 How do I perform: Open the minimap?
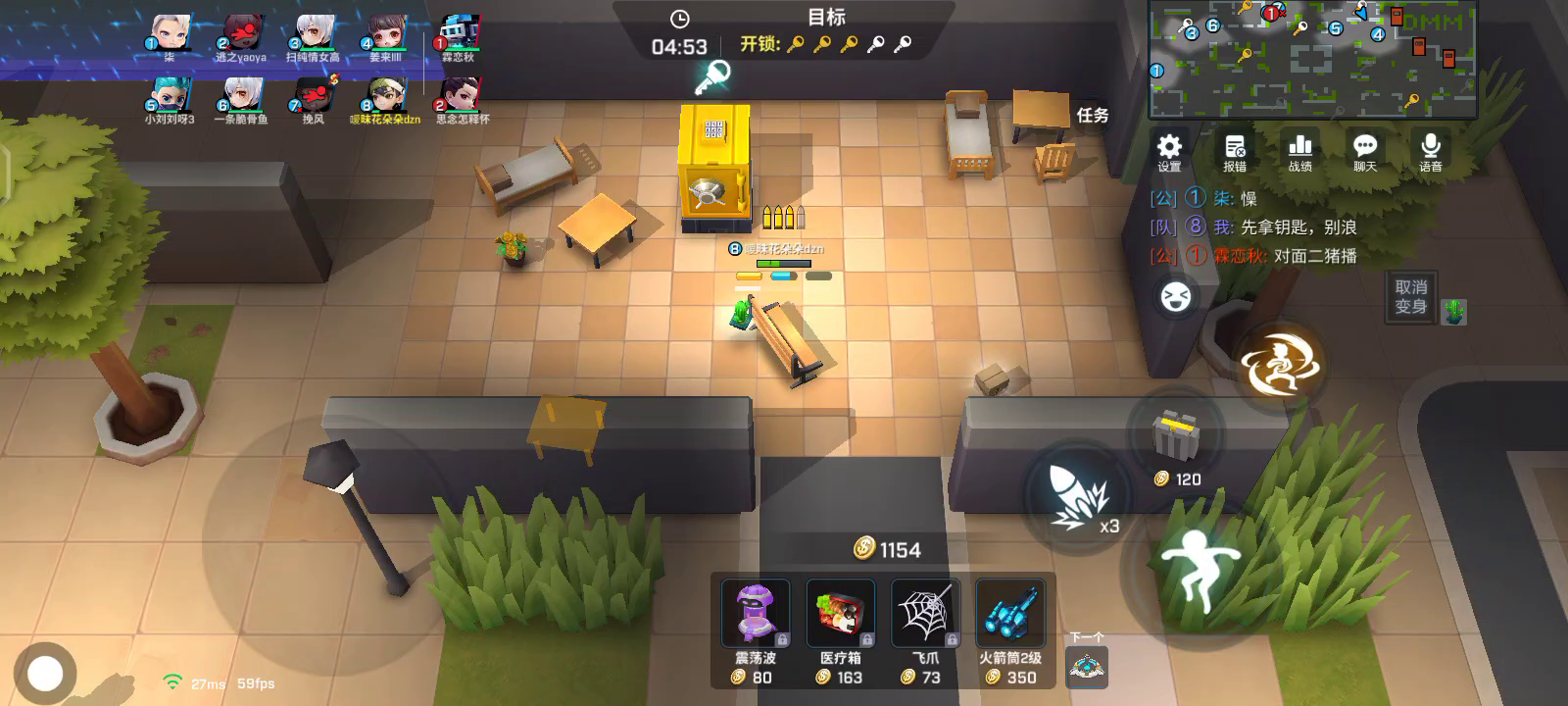(1312, 59)
